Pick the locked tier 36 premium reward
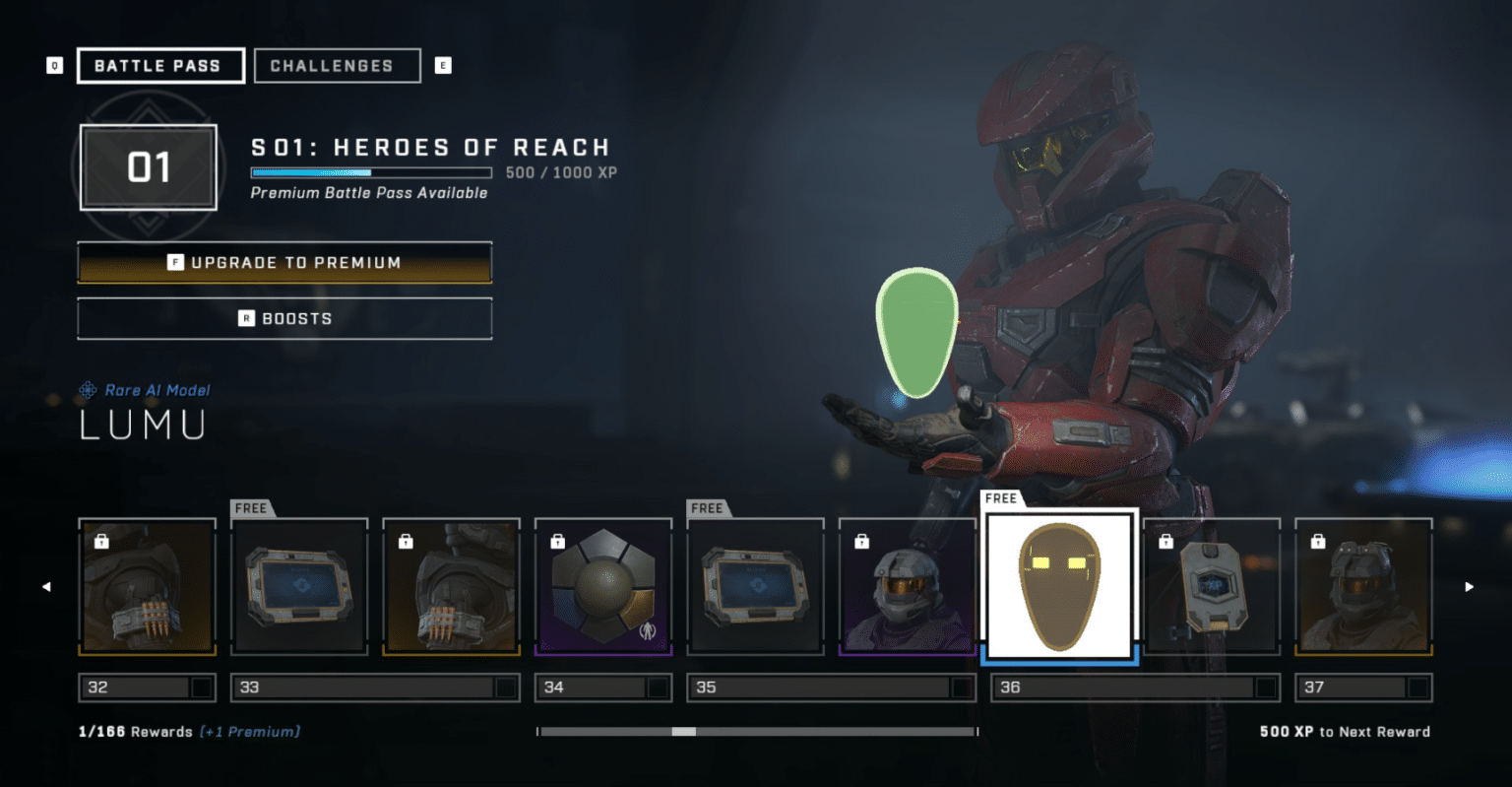 pyautogui.click(x=1212, y=586)
